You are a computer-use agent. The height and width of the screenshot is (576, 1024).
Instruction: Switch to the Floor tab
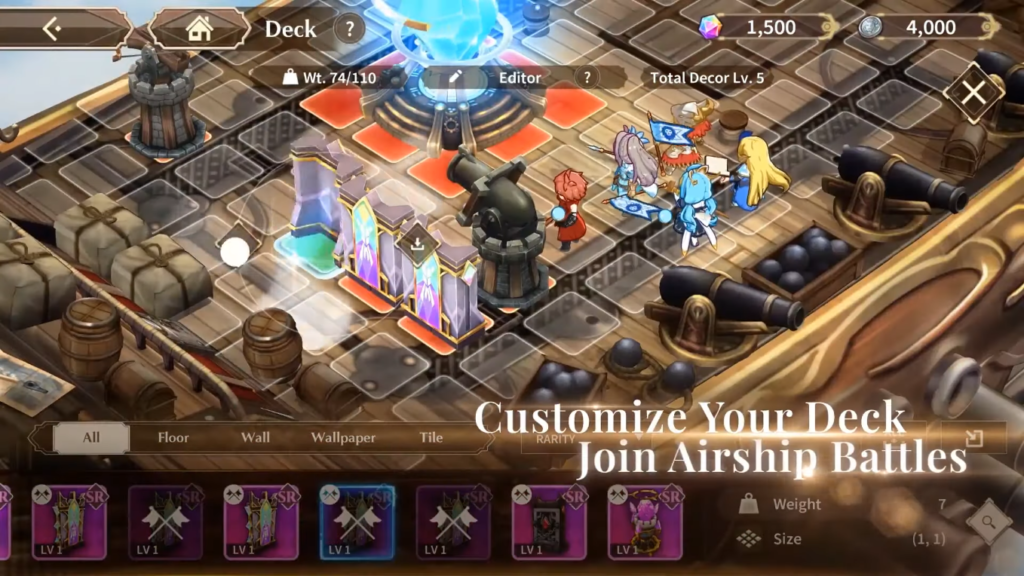tap(173, 438)
